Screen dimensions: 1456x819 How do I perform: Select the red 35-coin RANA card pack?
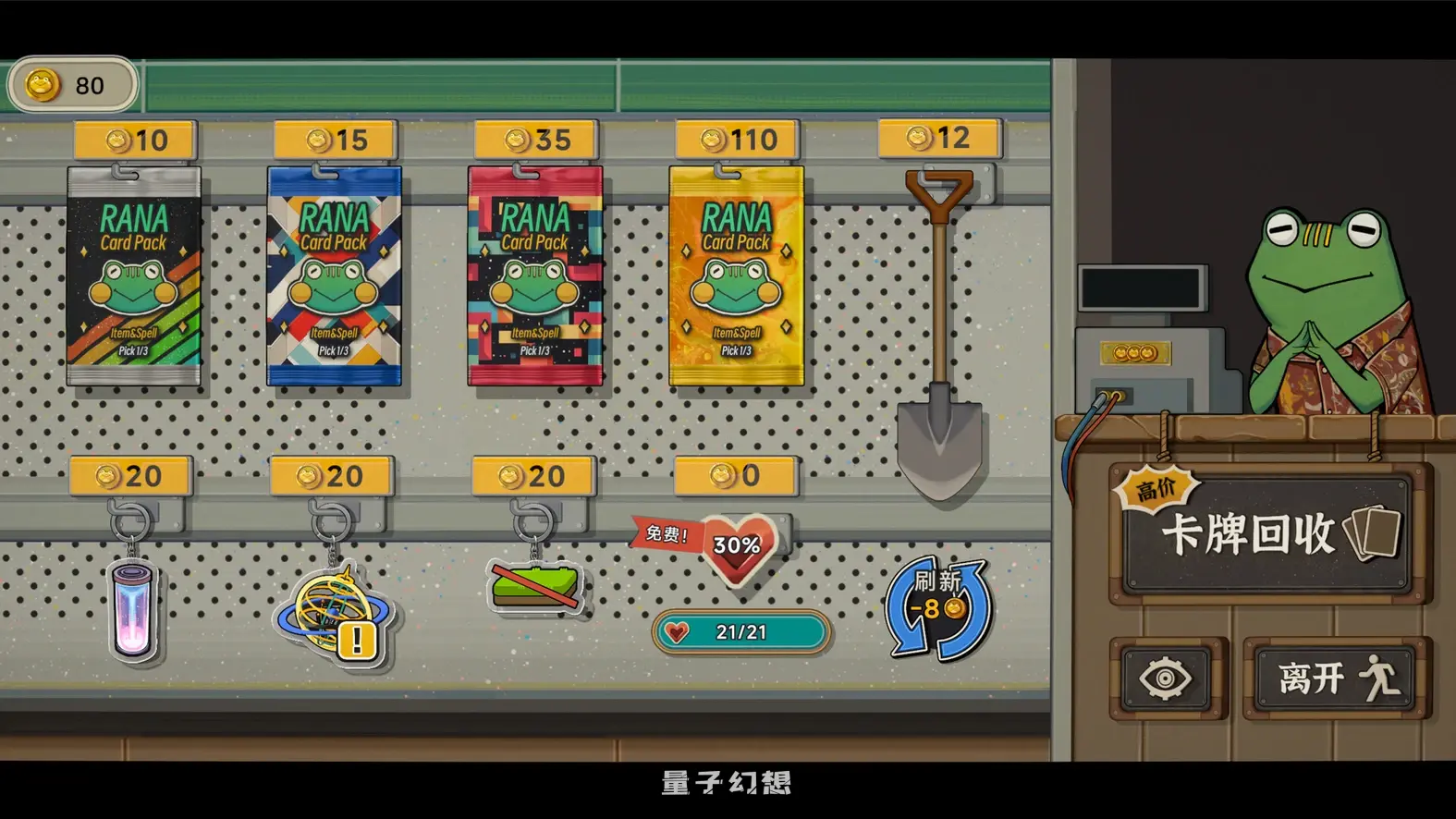[534, 277]
